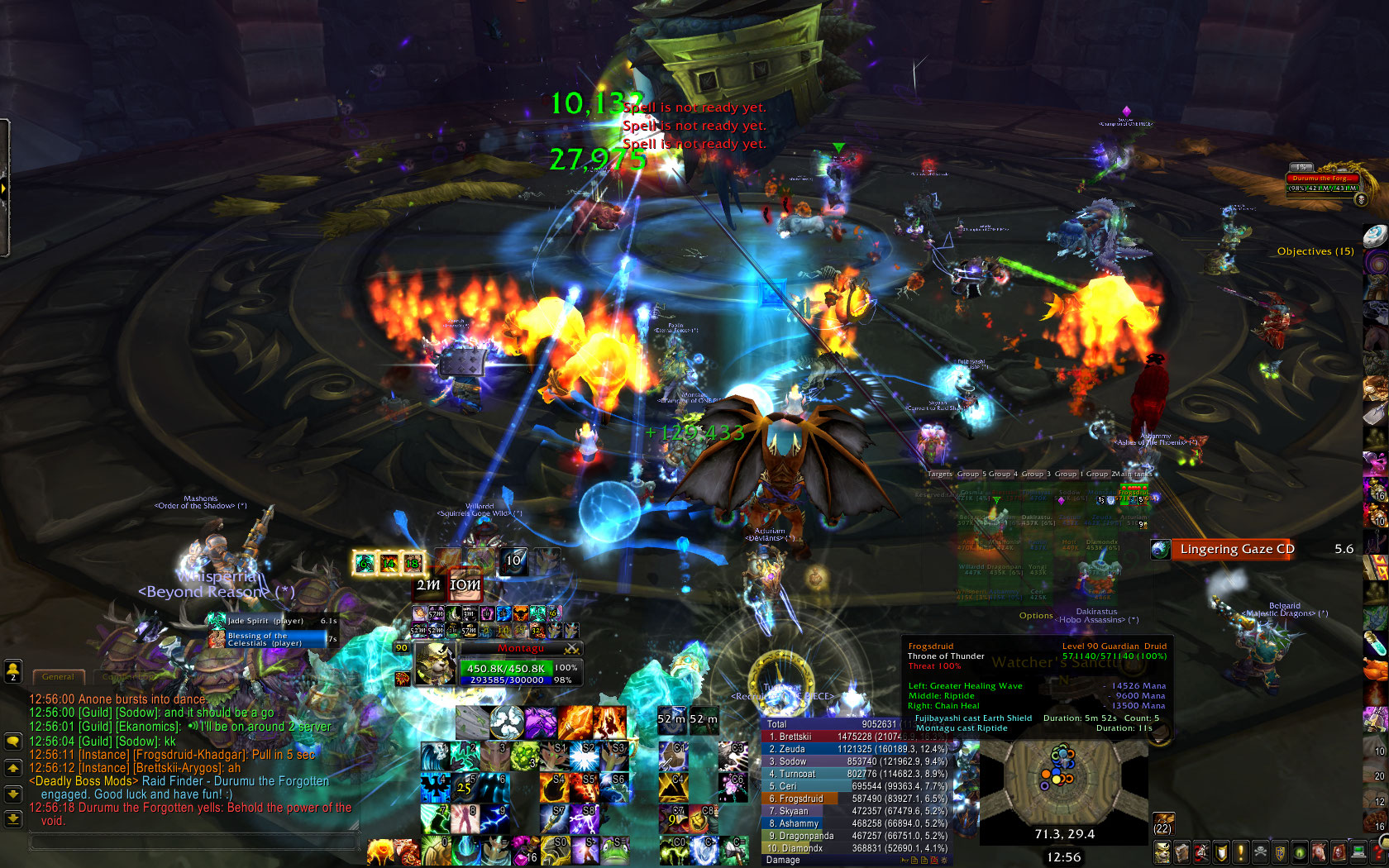The image size is (1389, 868).
Task: Cast the ability on the 1 key slot
Action: tap(435, 756)
